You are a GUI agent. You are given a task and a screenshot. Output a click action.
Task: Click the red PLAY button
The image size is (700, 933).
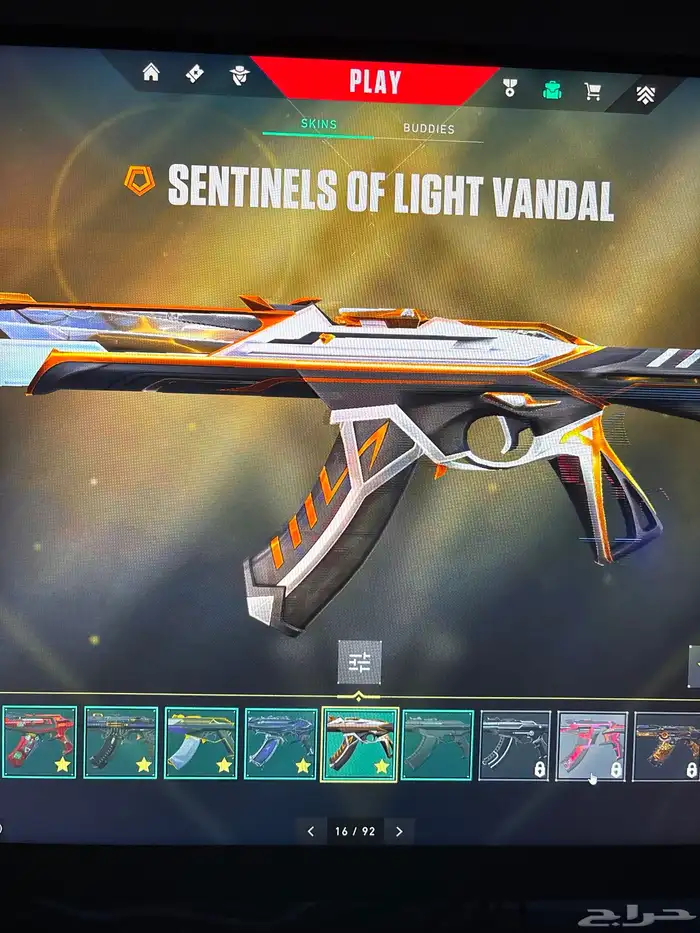point(375,81)
